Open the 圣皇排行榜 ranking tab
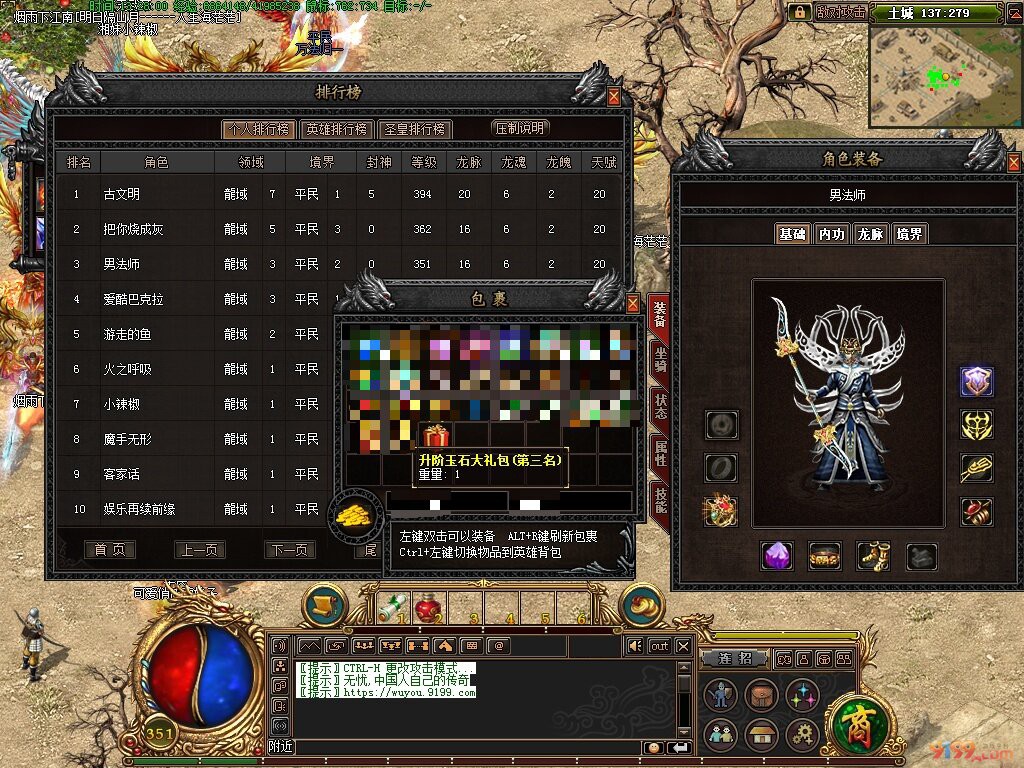The height and width of the screenshot is (768, 1024). (415, 129)
